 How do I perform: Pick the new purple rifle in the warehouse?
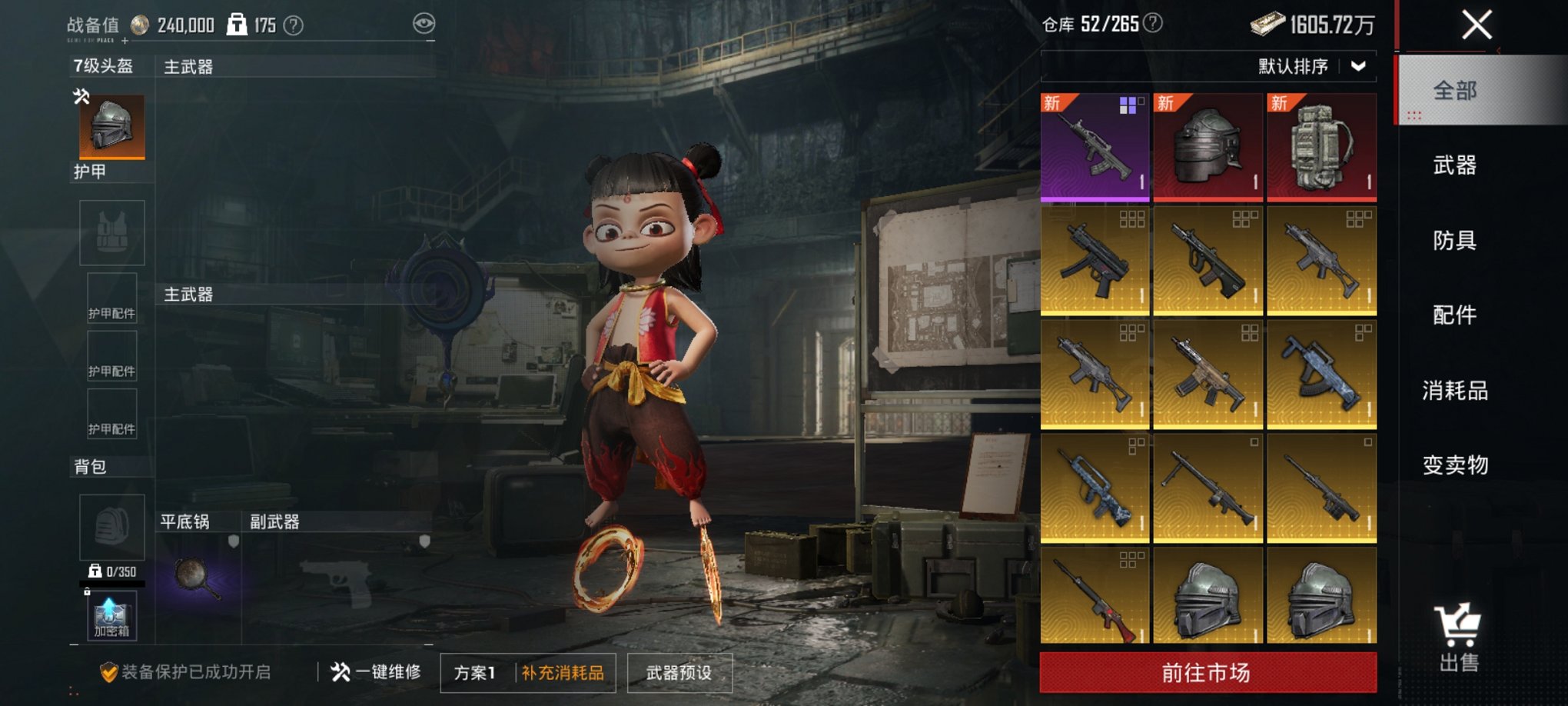[x=1095, y=147]
